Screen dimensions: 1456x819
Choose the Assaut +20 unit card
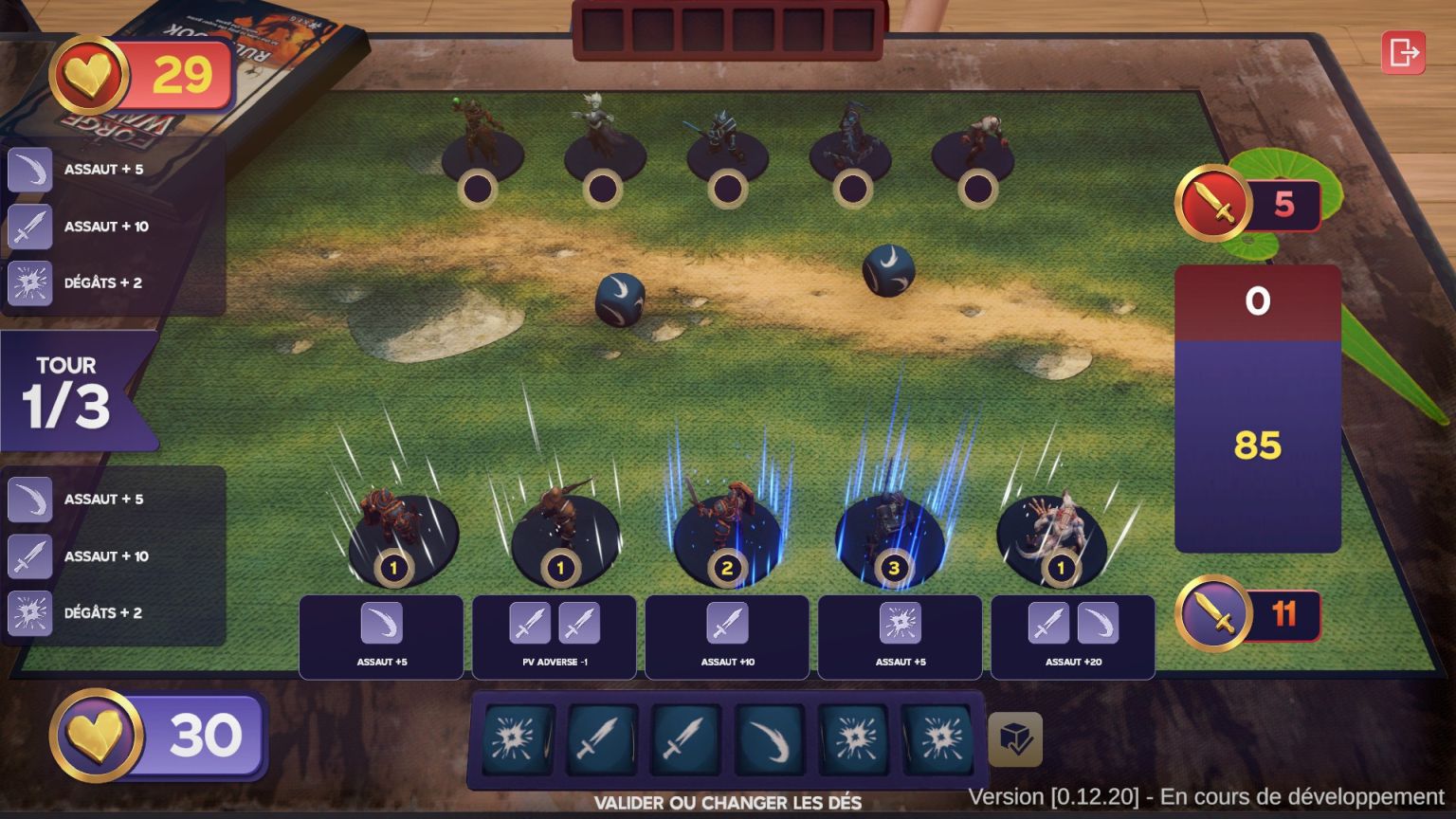point(1073,637)
